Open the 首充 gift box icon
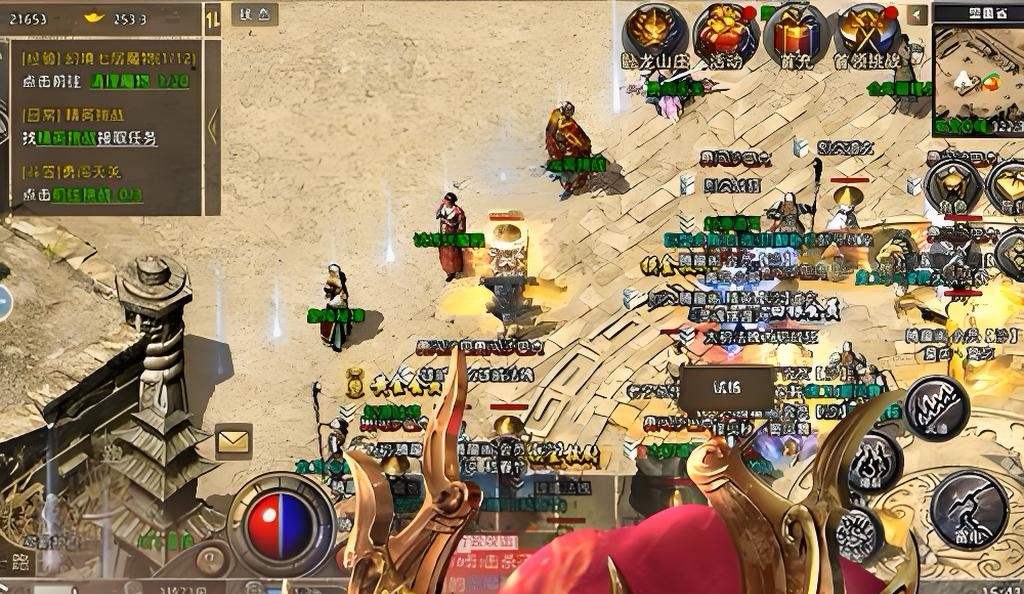The height and width of the screenshot is (594, 1024). (796, 31)
